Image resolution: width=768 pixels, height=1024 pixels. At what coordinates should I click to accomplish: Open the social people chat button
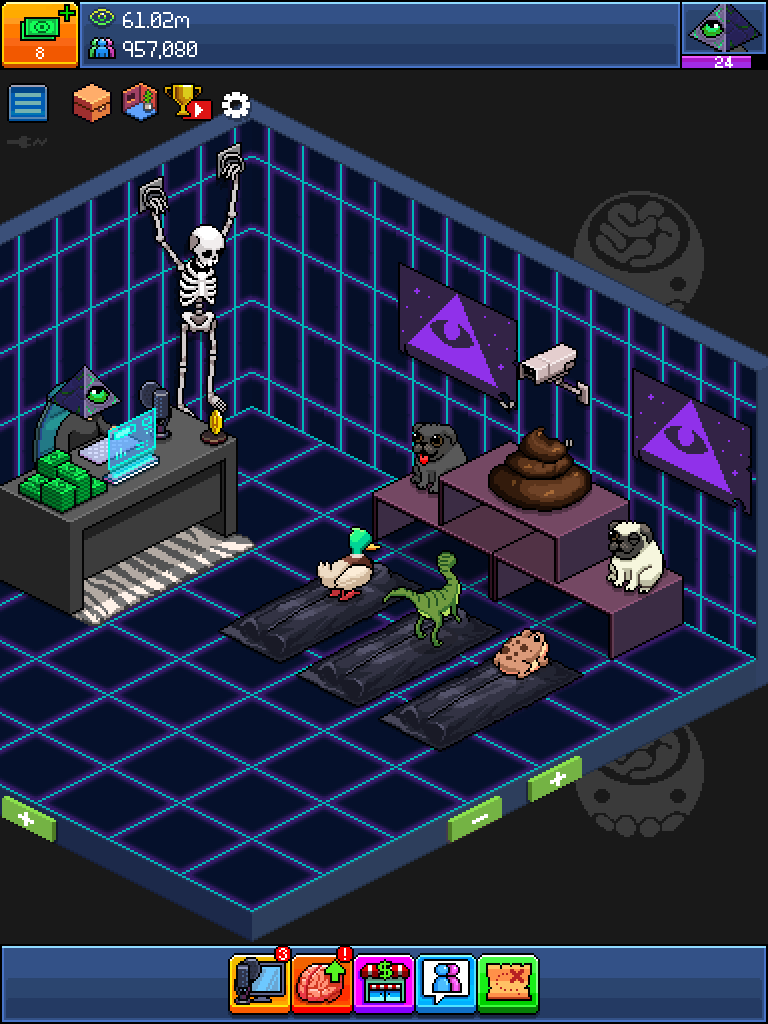tap(446, 982)
